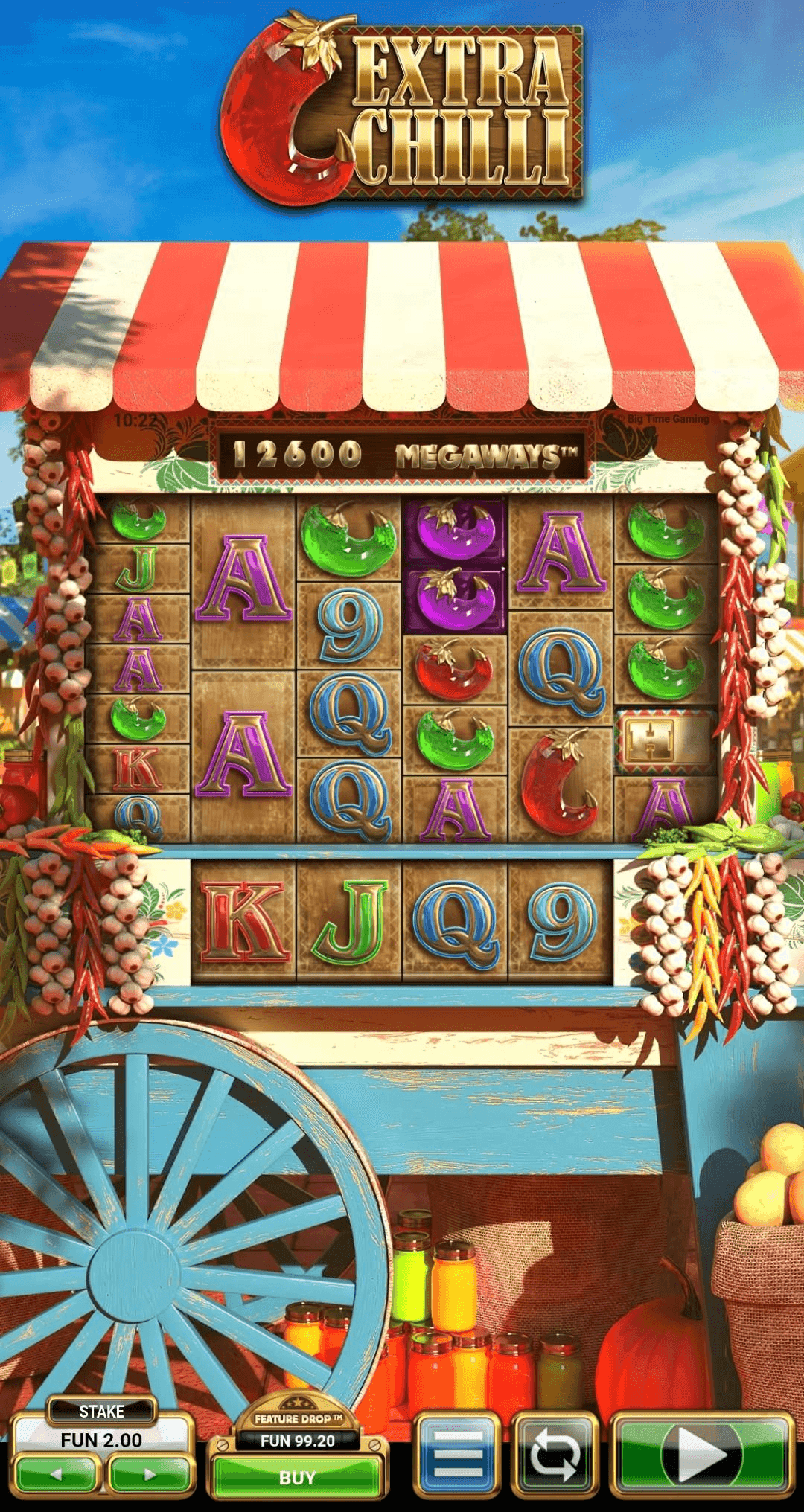The width and height of the screenshot is (804, 1512).
Task: Spin the reels with the play button
Action: click(702, 1455)
